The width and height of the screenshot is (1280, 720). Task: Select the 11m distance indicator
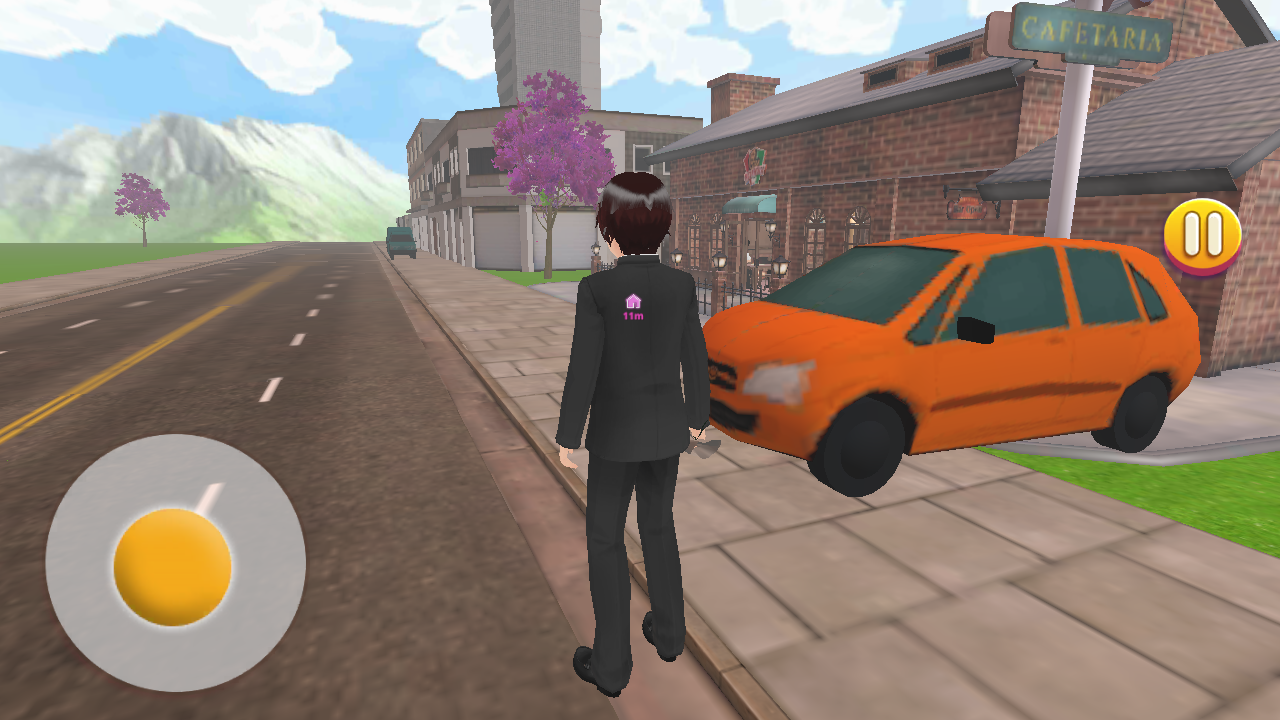pyautogui.click(x=634, y=314)
